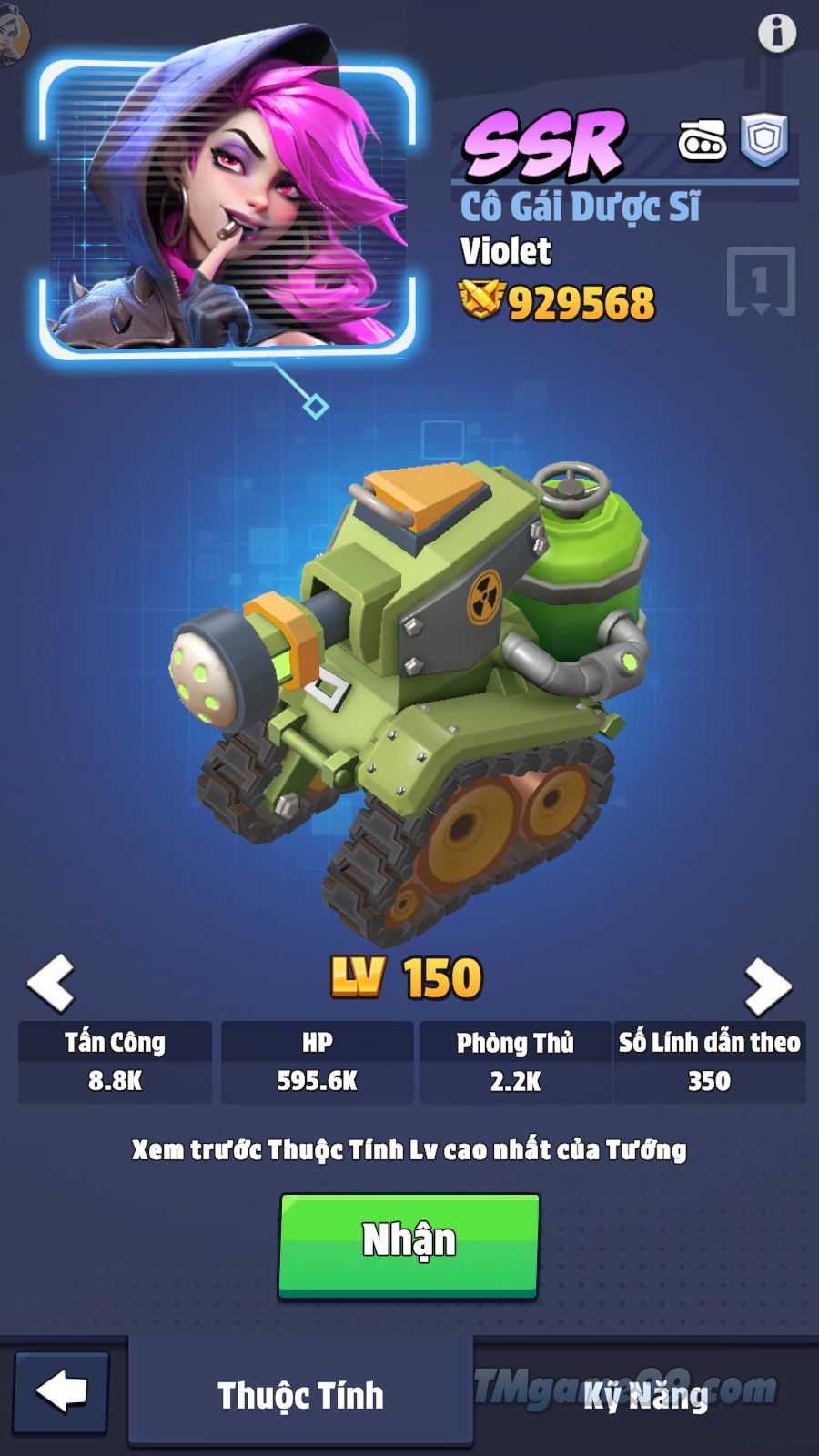Tap the blue shield role icon
This screenshot has width=819, height=1456.
[x=763, y=140]
